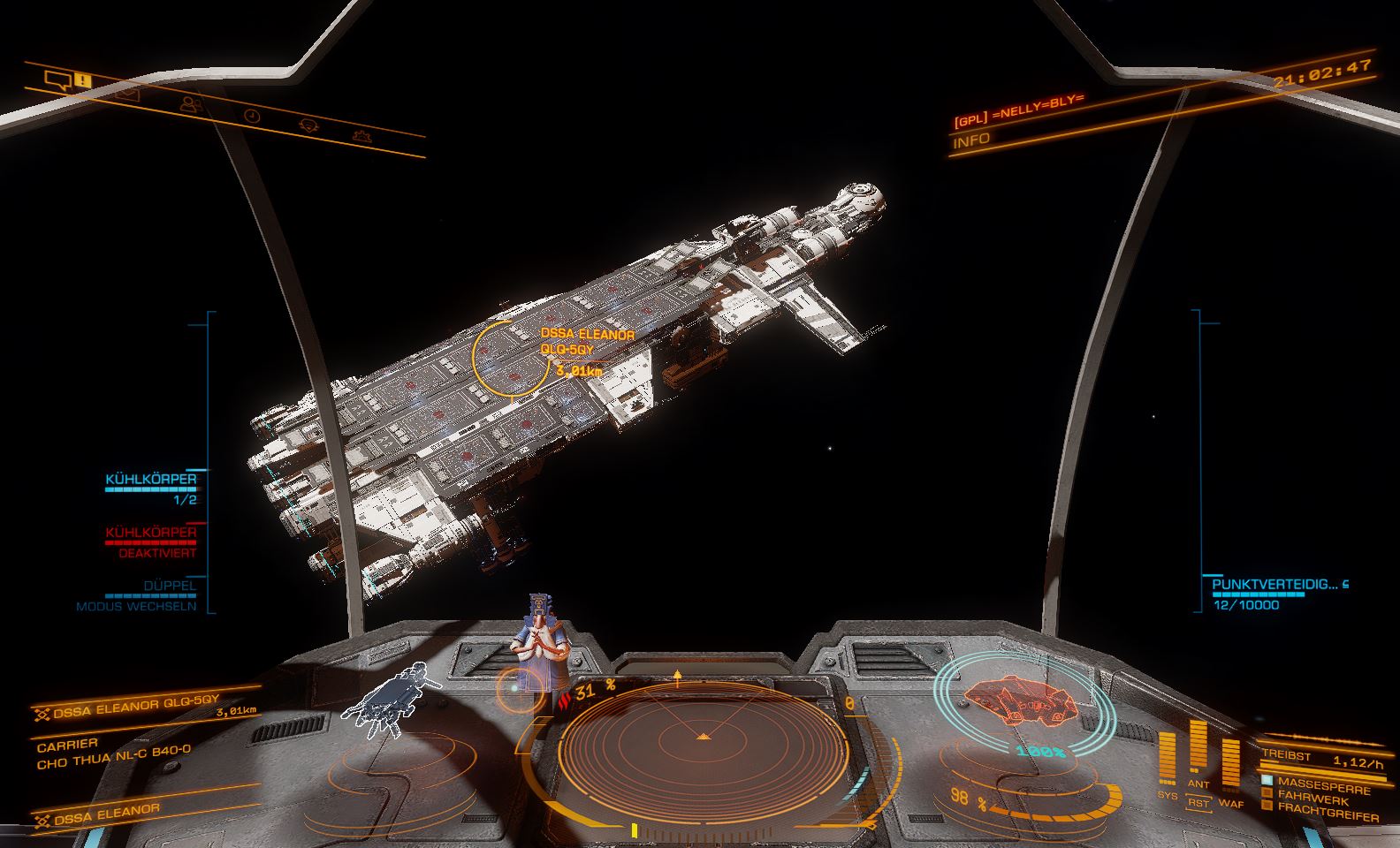Select the DÜPPEL chaff module entry
Screen dimensions: 1400x848
[x=170, y=586]
